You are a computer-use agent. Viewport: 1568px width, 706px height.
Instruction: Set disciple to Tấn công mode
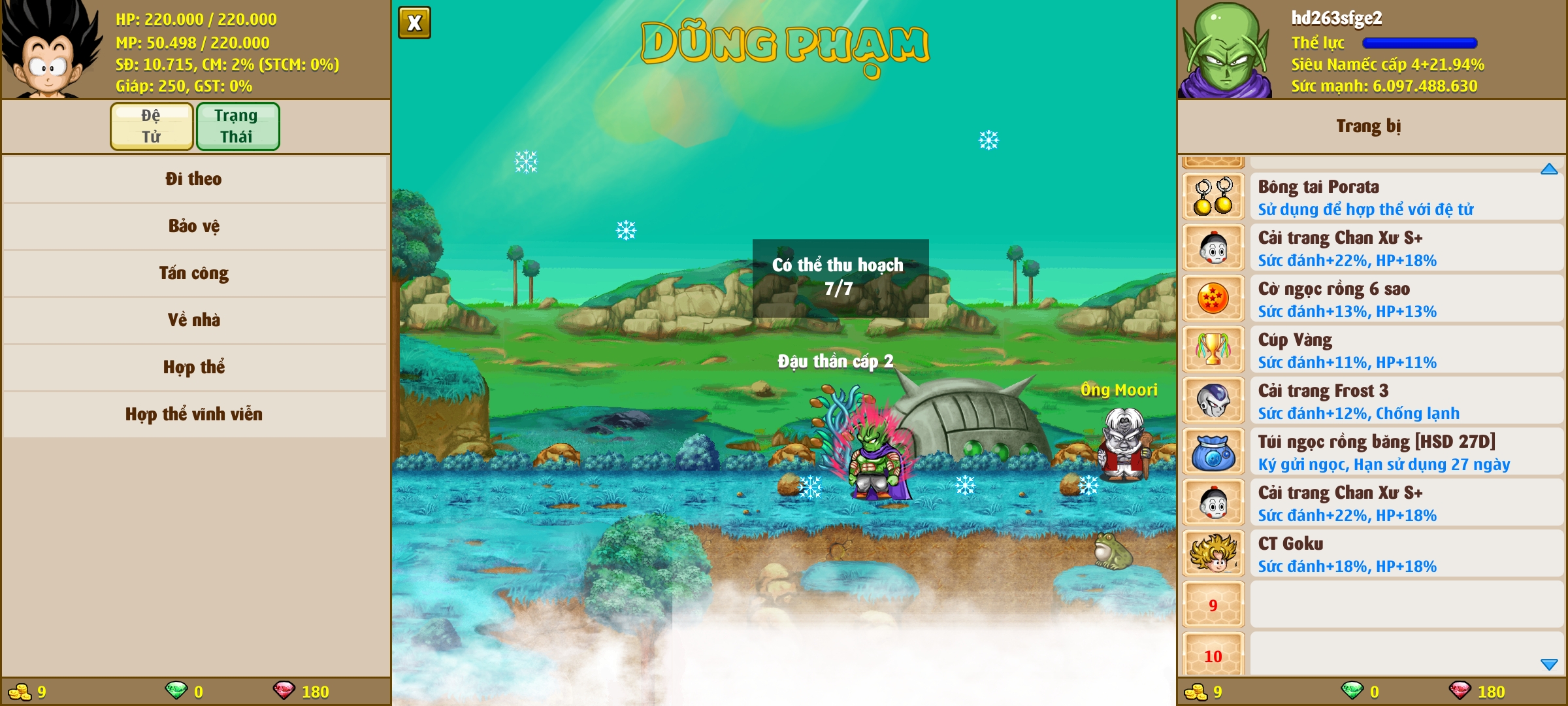coord(194,273)
